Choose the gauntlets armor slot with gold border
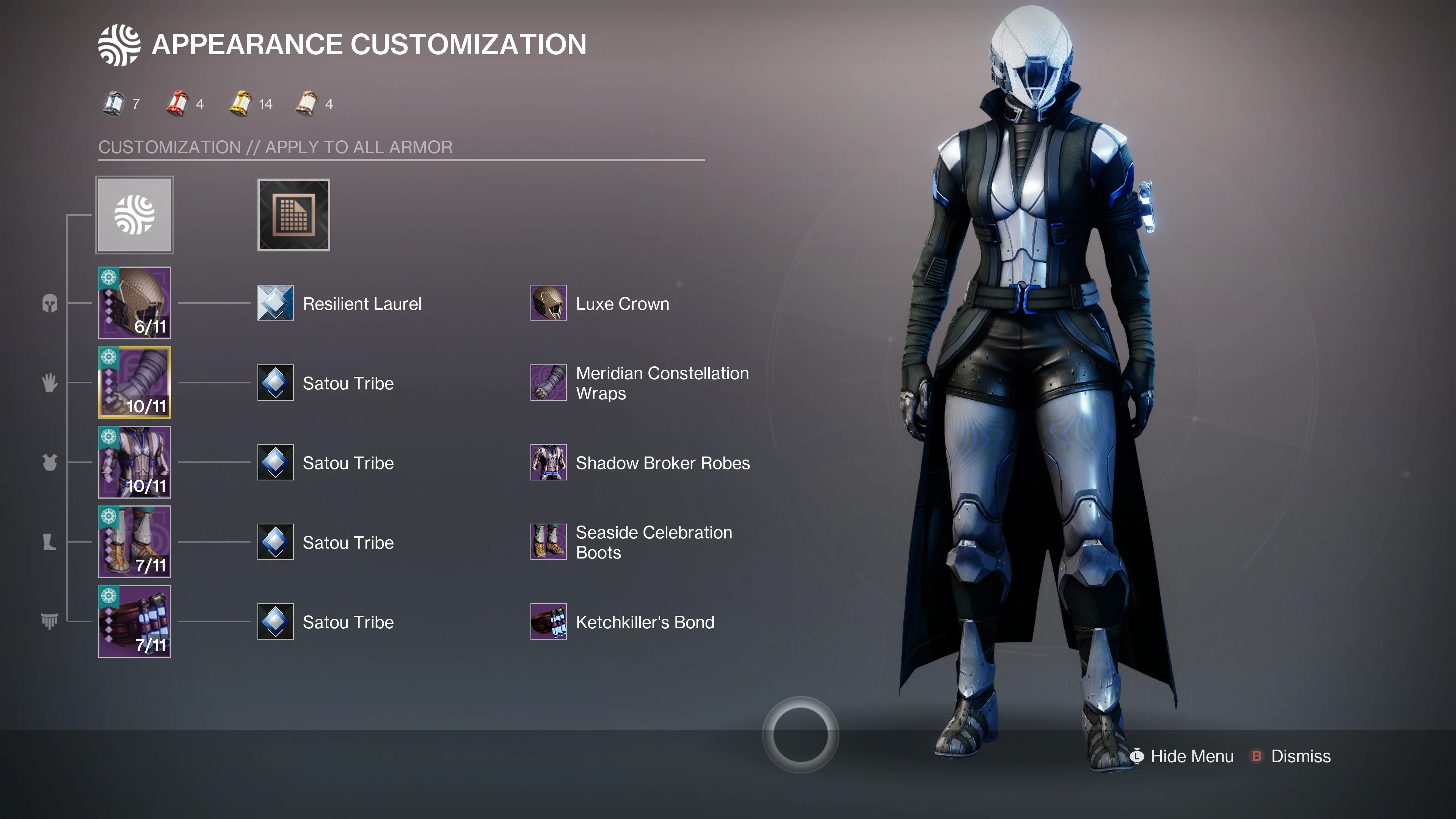This screenshot has width=1456, height=819. click(135, 383)
